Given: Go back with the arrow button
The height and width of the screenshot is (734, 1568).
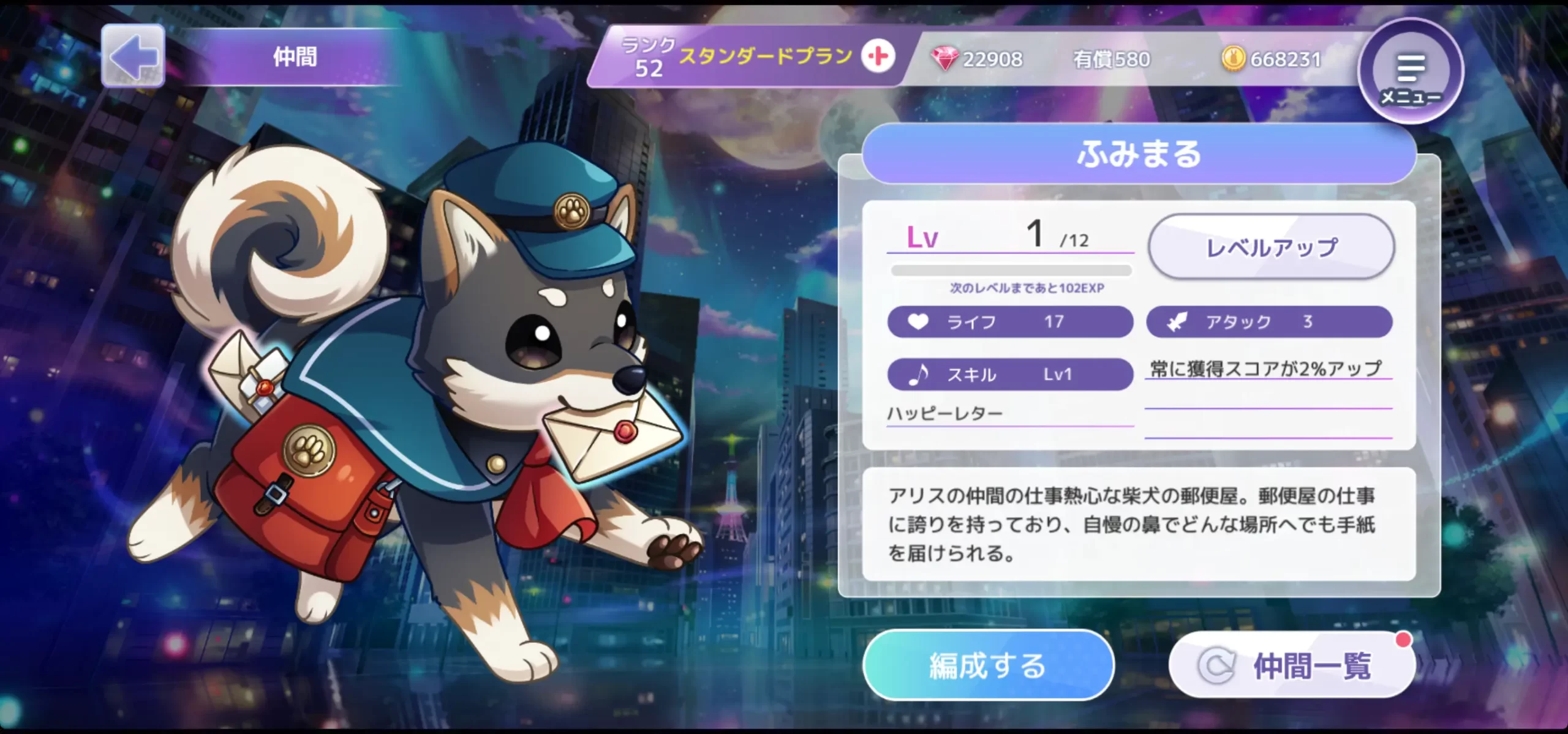Looking at the screenshot, I should 133,56.
